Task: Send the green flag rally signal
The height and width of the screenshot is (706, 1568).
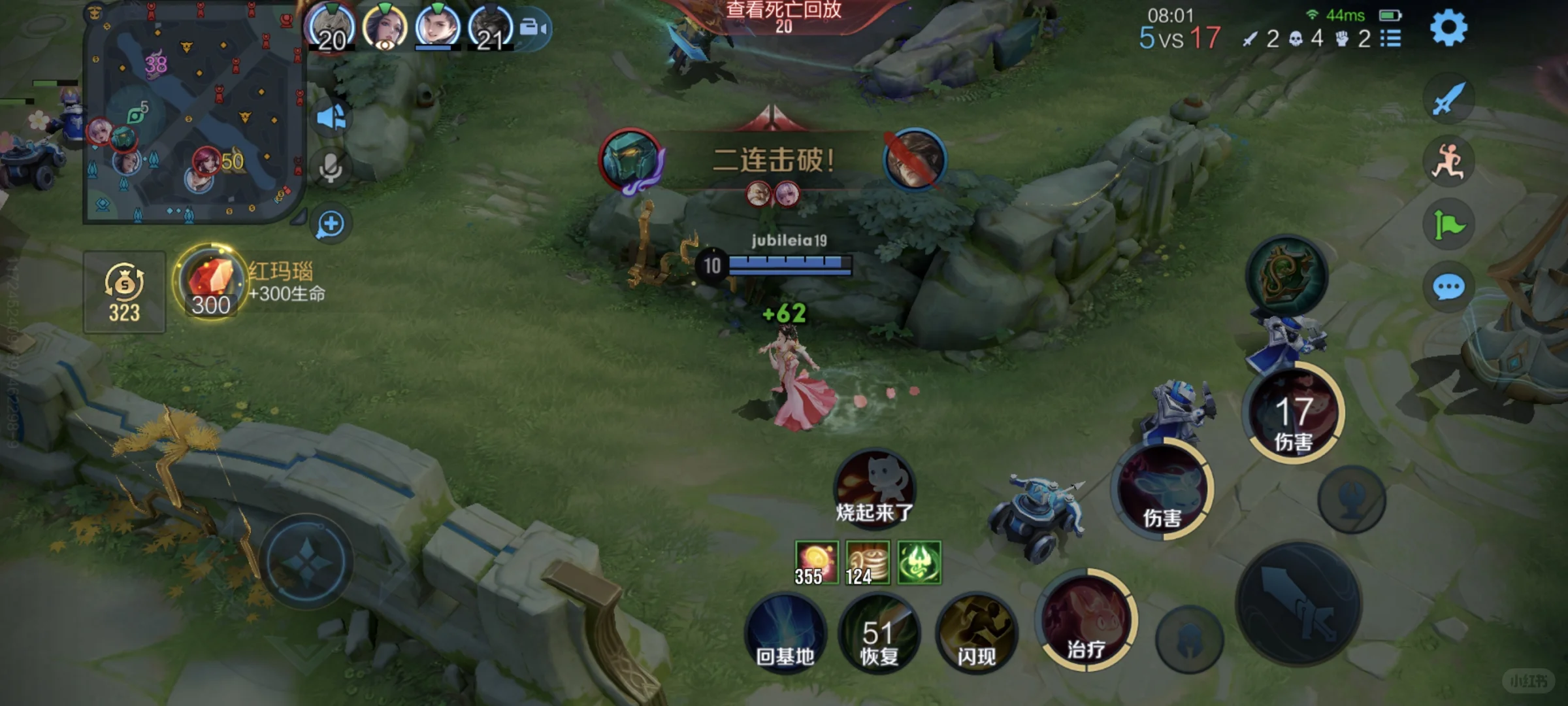Action: 1448,225
